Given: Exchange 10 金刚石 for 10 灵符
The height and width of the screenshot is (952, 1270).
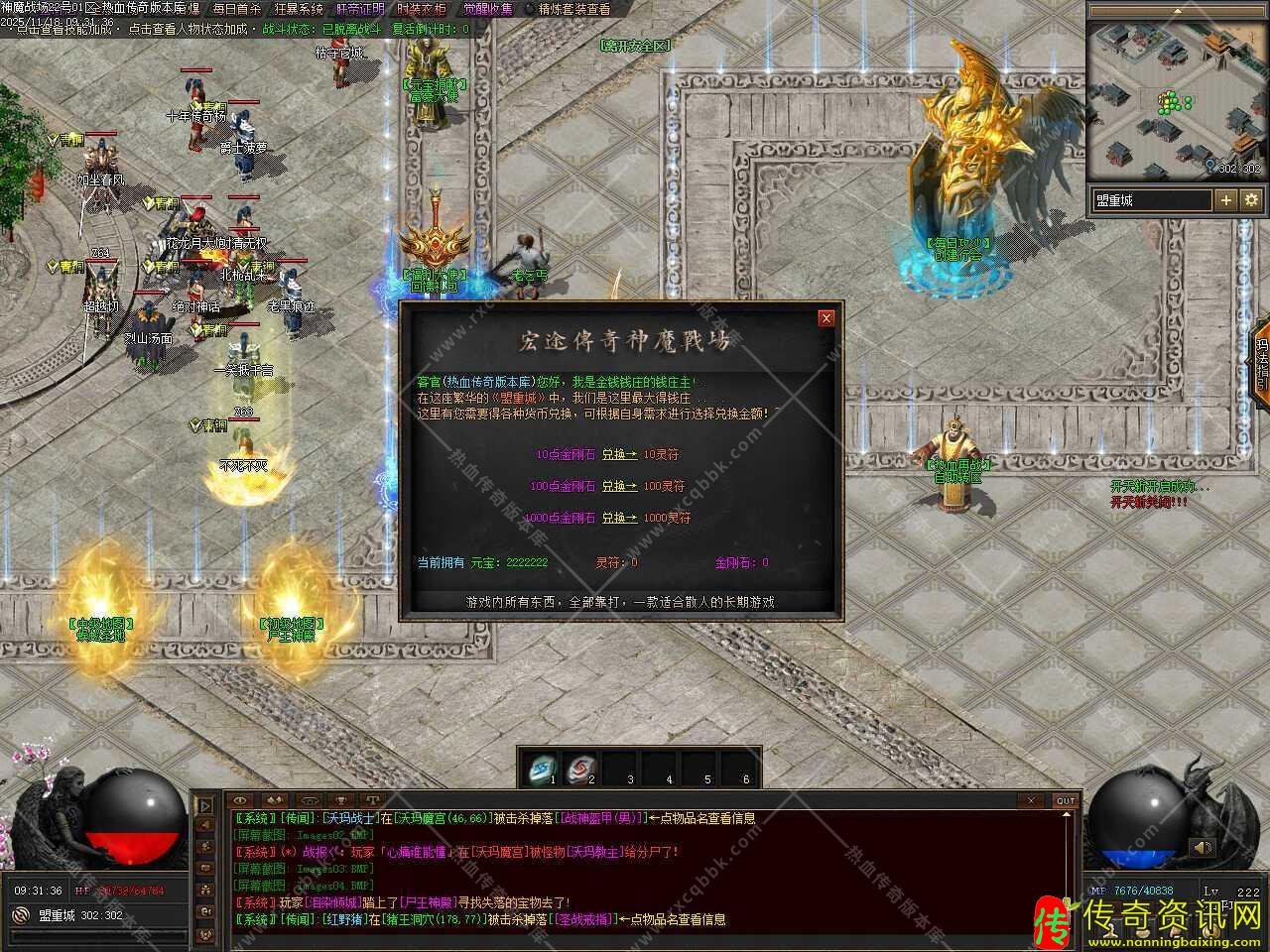Looking at the screenshot, I should (619, 455).
